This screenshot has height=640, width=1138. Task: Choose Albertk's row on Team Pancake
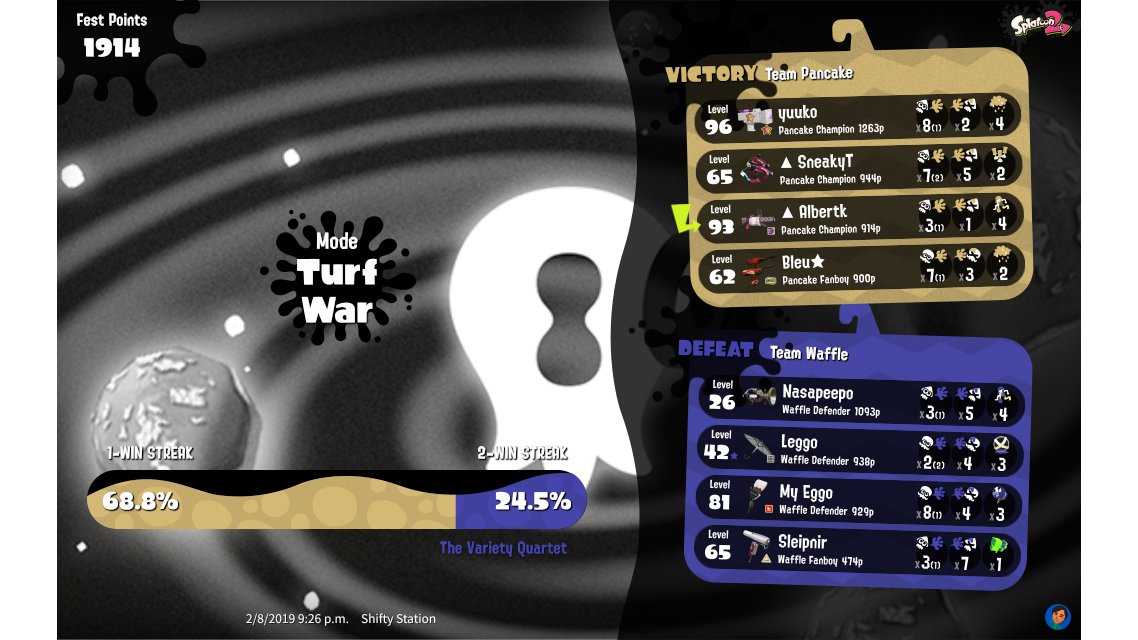858,217
